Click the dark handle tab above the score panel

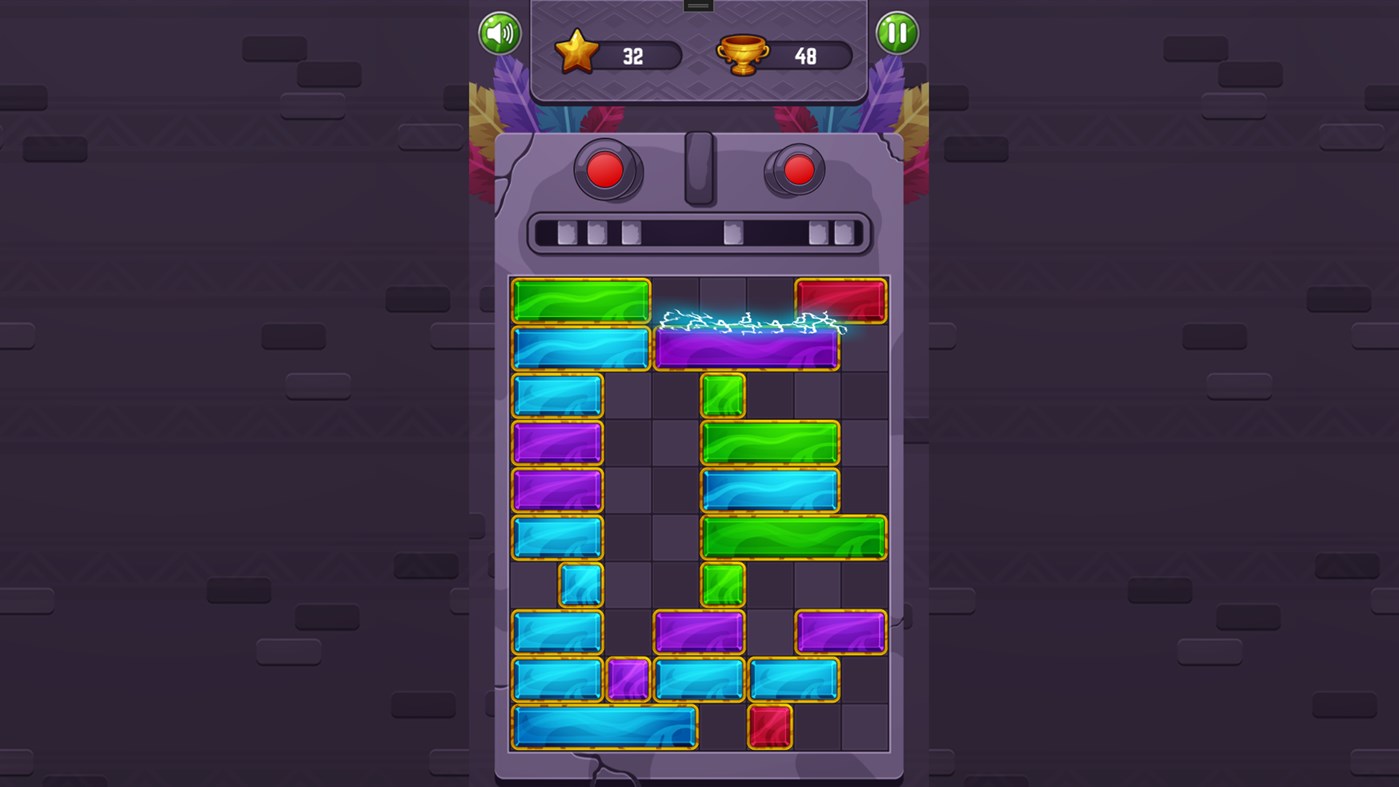tap(697, 5)
